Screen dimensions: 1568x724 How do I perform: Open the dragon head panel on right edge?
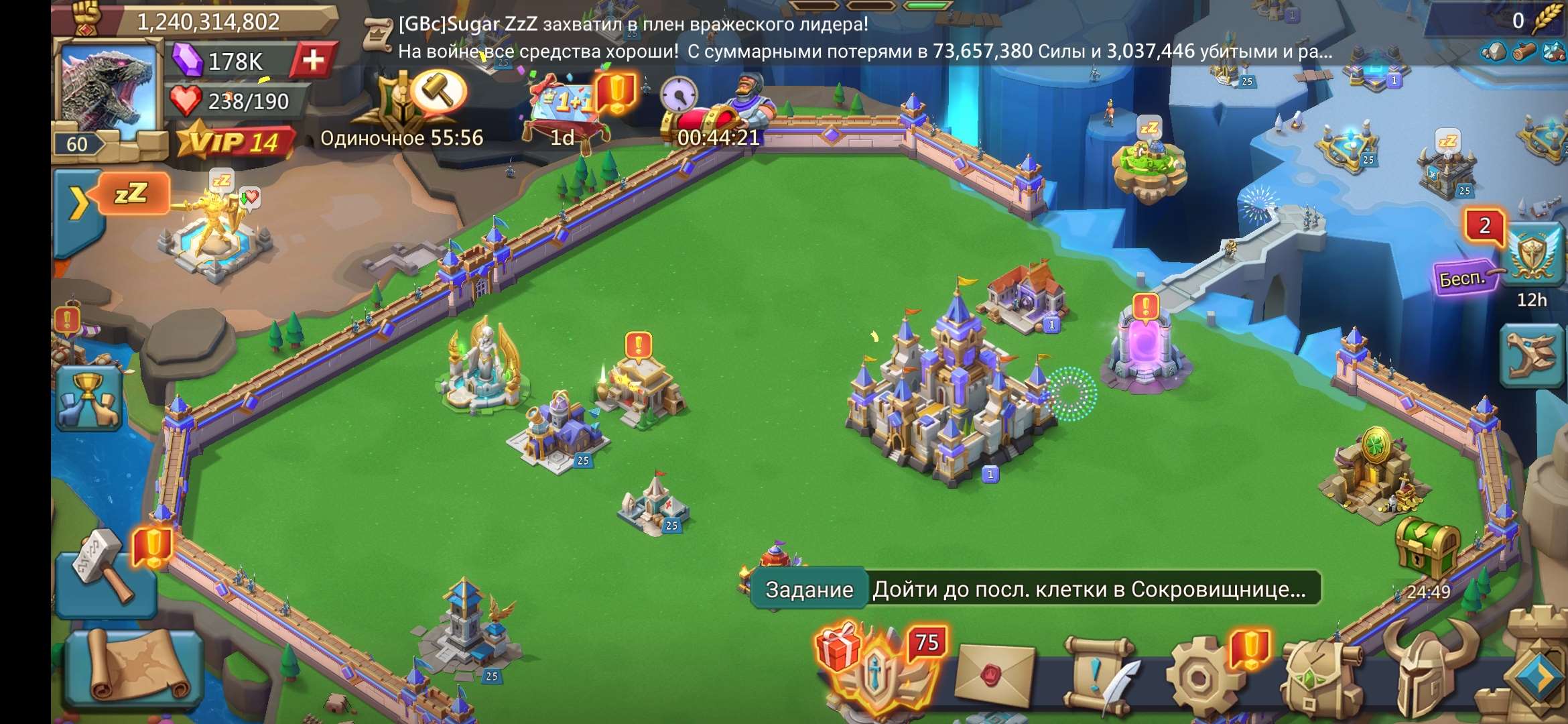(x=1532, y=355)
